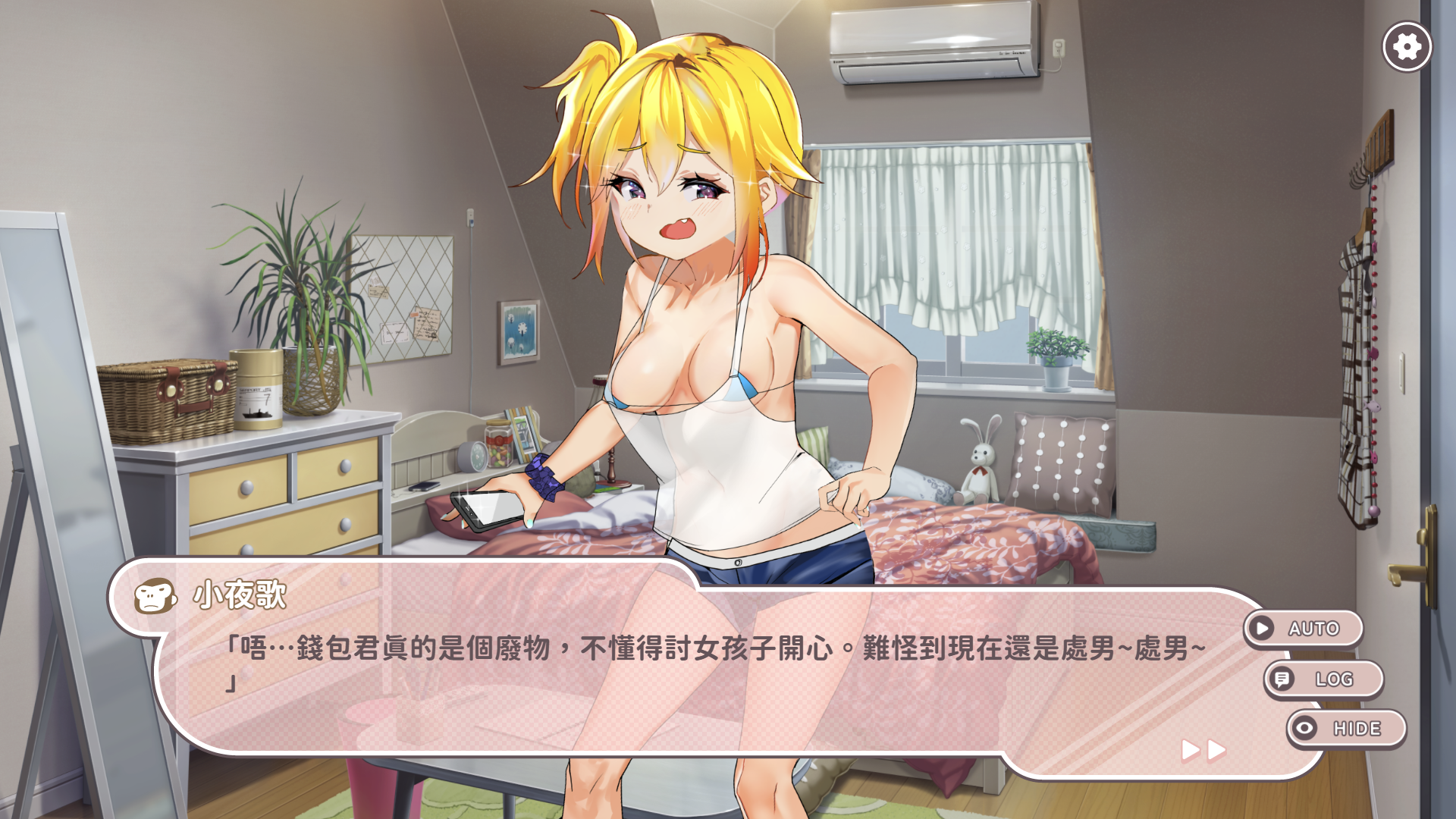Select the cog icon in the top-right corner
The height and width of the screenshot is (819, 1456).
(1407, 46)
